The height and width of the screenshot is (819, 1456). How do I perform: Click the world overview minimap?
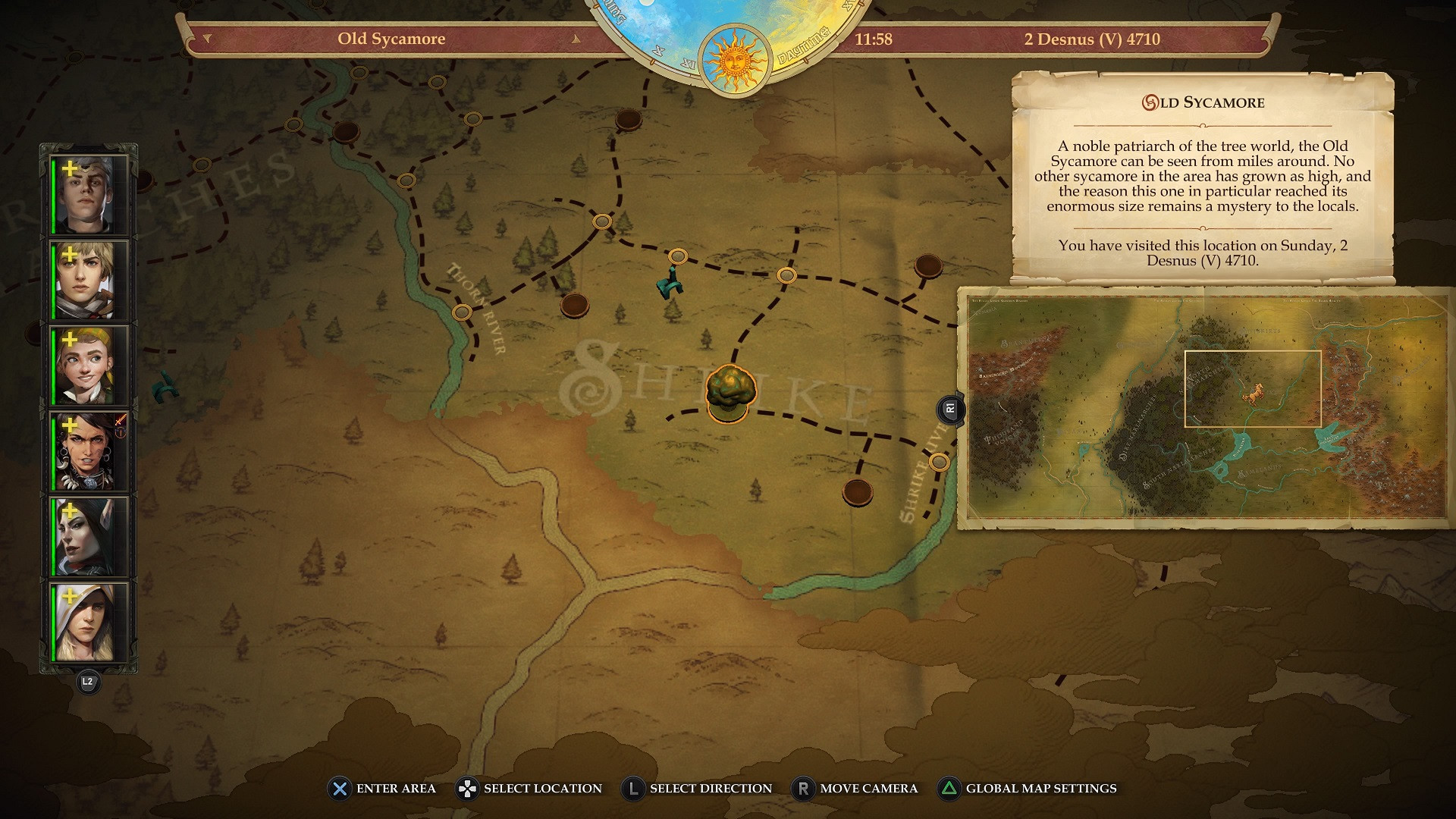coord(1207,407)
